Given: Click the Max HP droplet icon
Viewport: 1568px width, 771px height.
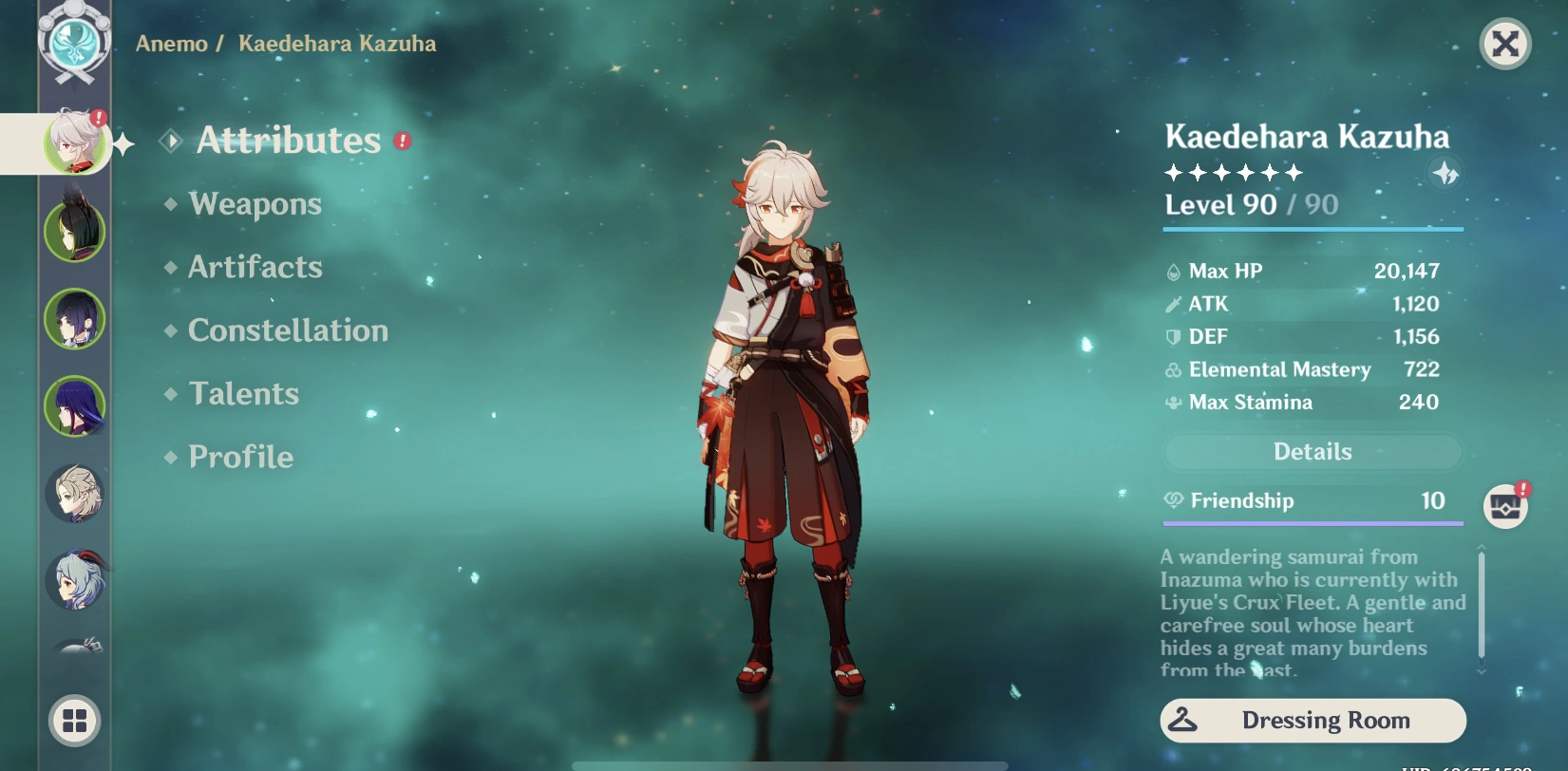Looking at the screenshot, I should tap(1174, 271).
